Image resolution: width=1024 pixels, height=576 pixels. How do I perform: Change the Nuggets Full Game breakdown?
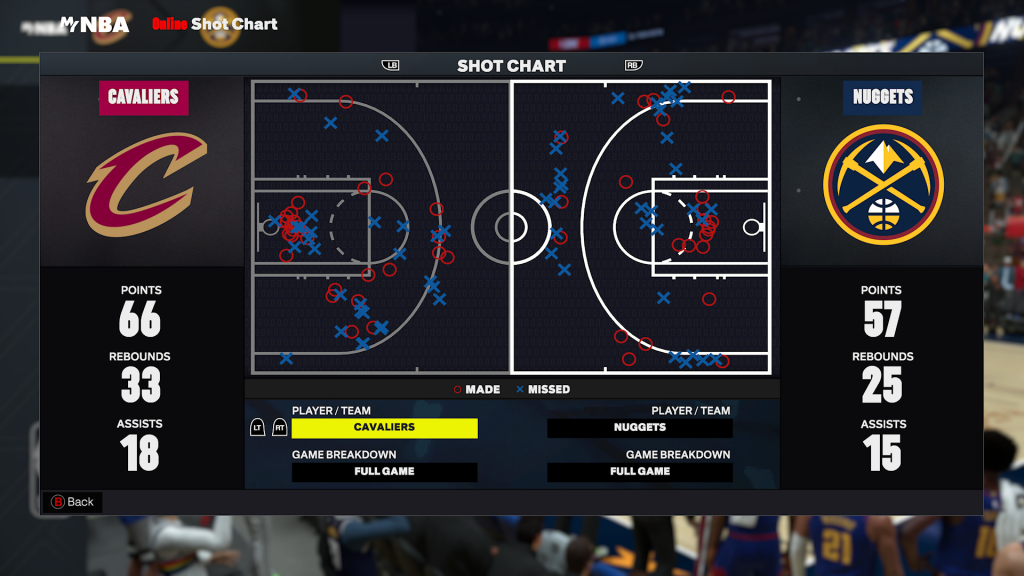(640, 472)
